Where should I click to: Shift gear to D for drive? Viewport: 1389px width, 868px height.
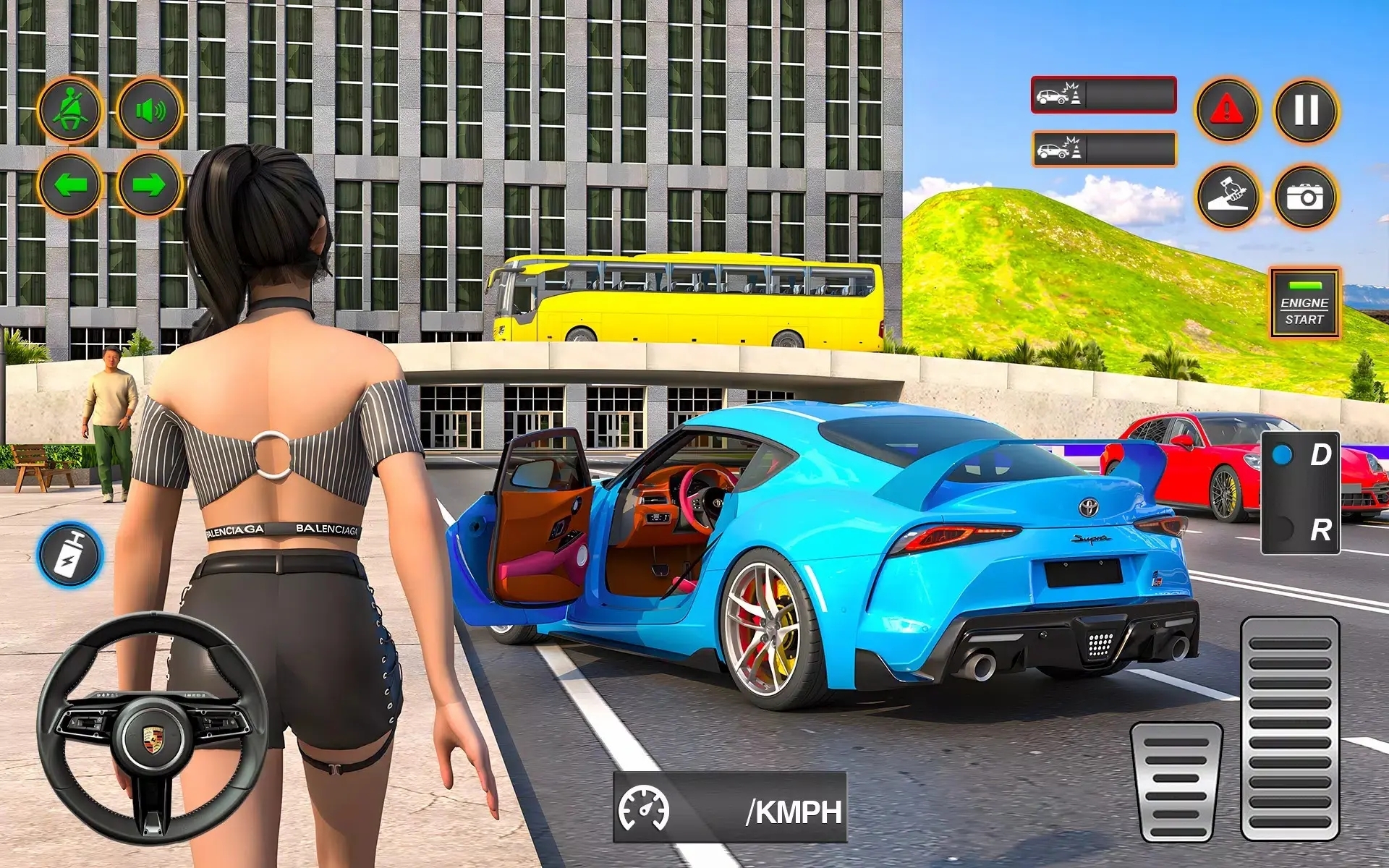click(x=1301, y=456)
